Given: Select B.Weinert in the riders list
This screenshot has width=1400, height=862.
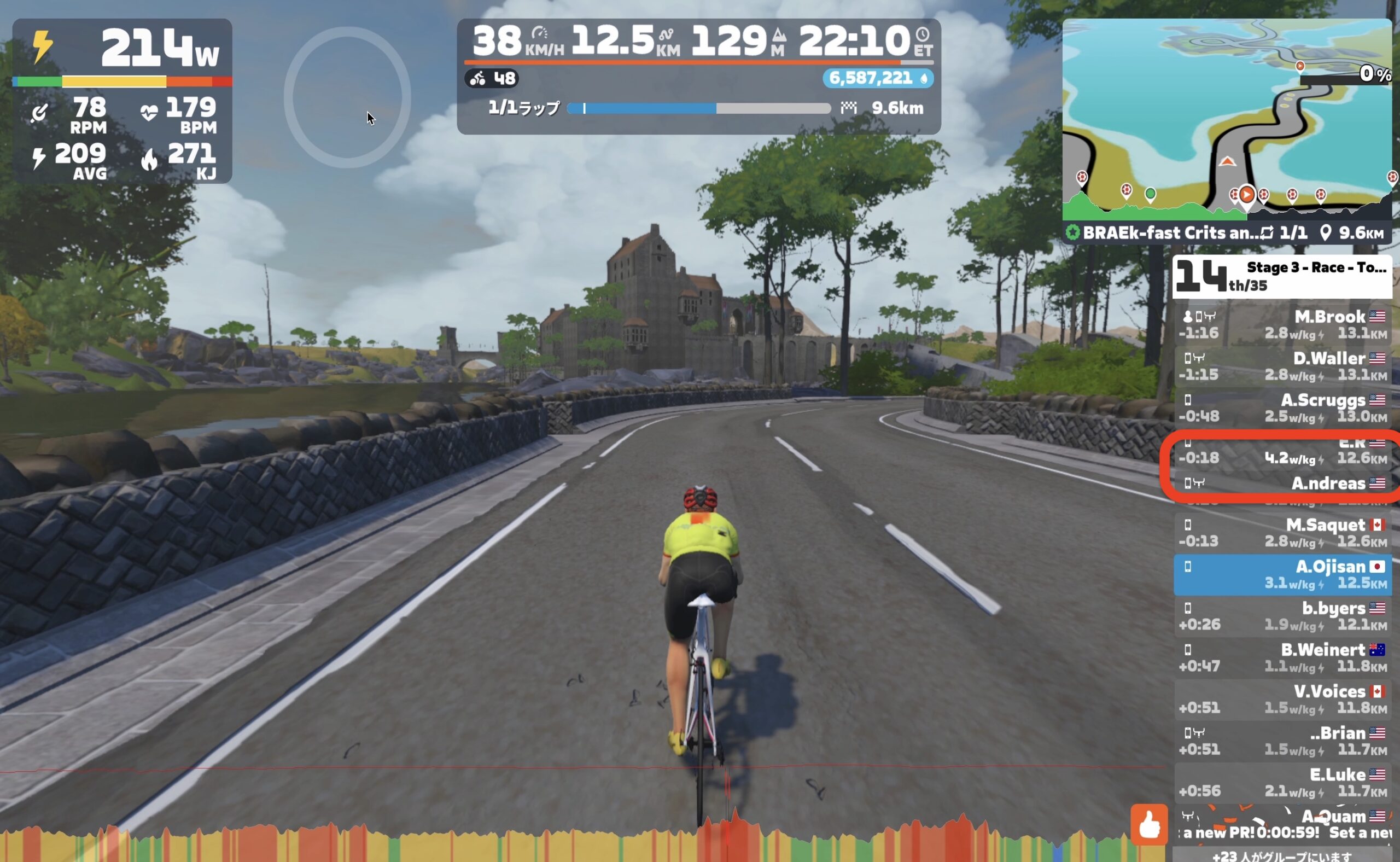Looking at the screenshot, I should click(1282, 657).
